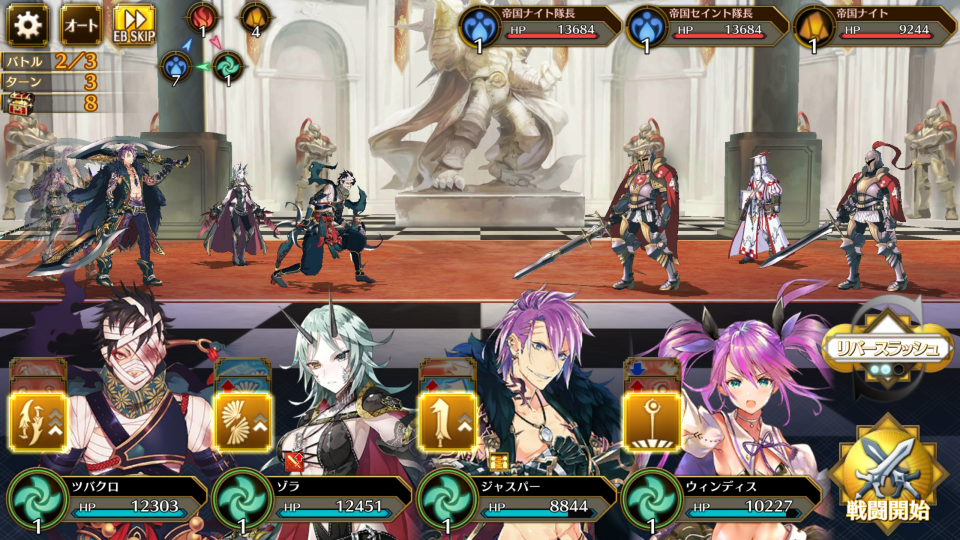Open the gear settings menu
This screenshot has height=540, width=960.
pos(27,24)
